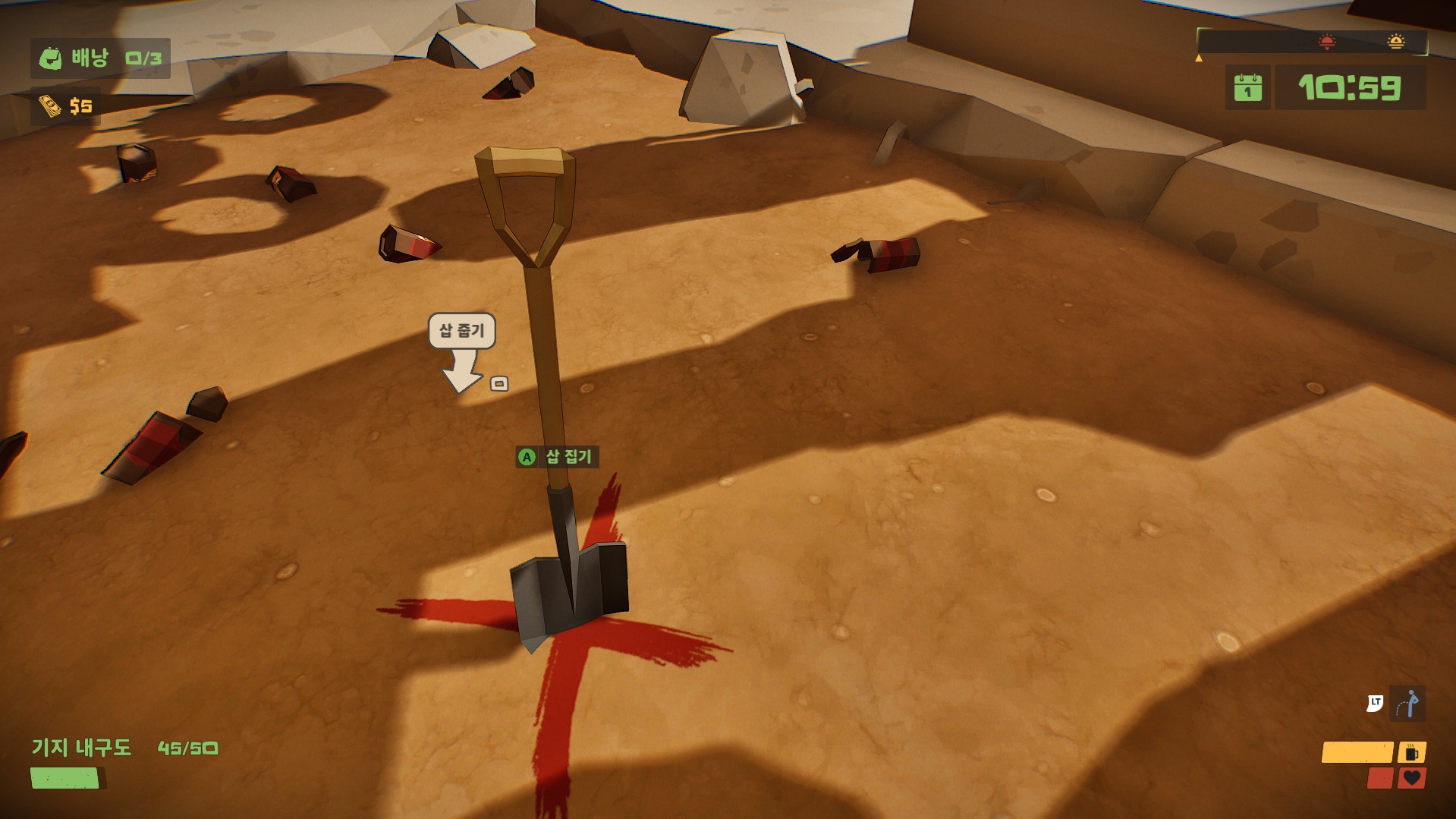Click the black heart health icon
Screen dimensions: 1456x819
click(1412, 778)
